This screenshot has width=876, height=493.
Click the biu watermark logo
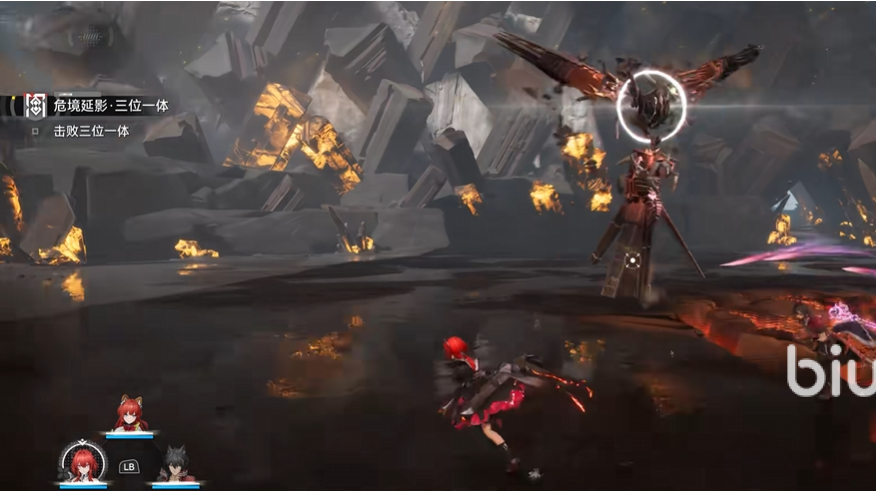[x=831, y=370]
